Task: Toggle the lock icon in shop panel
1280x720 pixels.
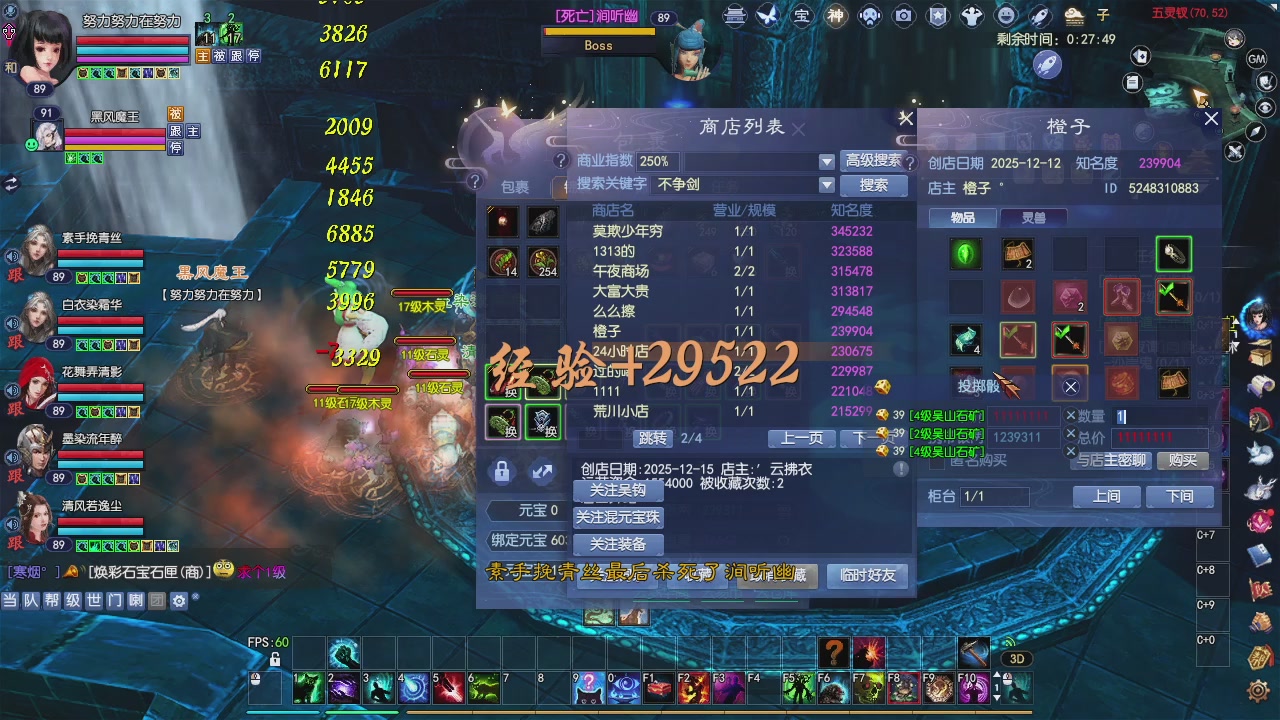Action: click(x=501, y=470)
